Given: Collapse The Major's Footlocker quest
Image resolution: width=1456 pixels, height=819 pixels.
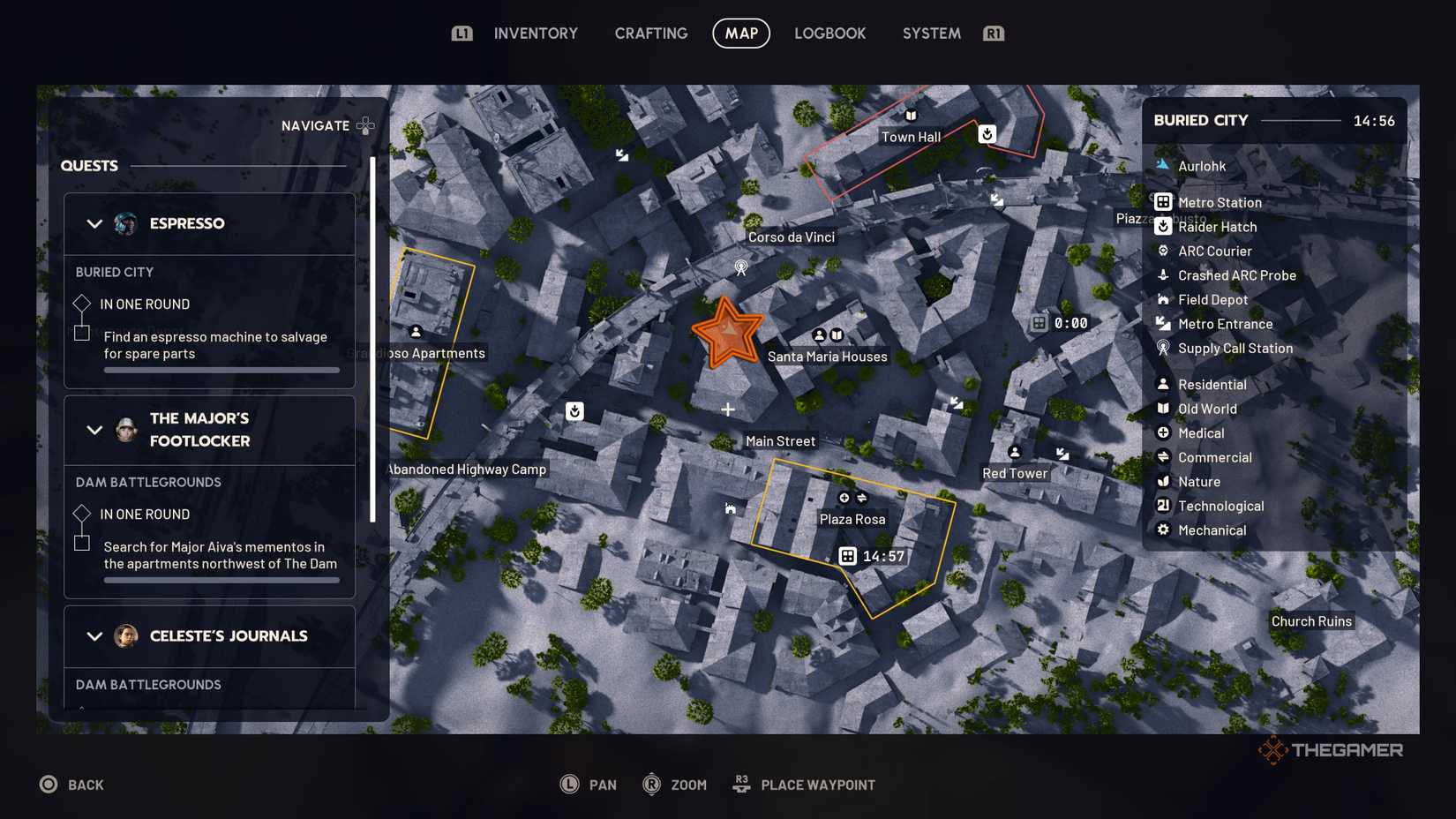Looking at the screenshot, I should pos(95,431).
